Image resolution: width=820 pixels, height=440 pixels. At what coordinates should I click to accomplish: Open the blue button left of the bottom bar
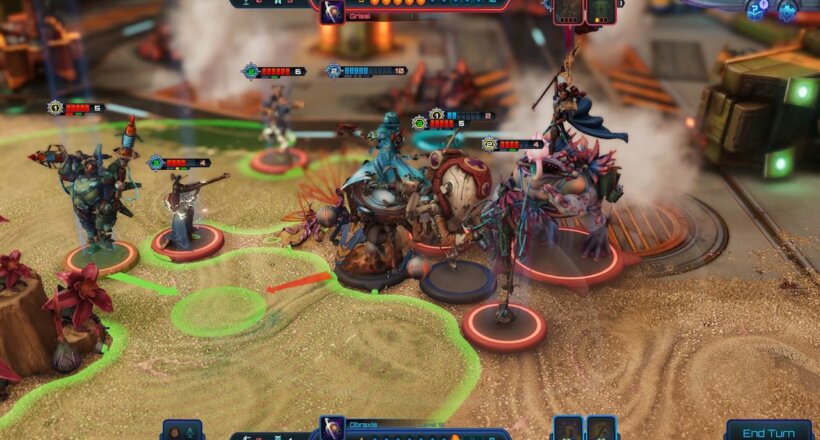[x=182, y=430]
